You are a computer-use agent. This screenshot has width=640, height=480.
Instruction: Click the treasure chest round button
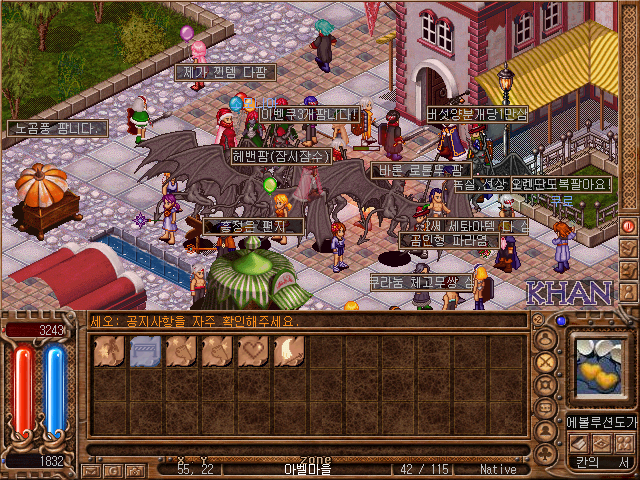[x=546, y=385]
